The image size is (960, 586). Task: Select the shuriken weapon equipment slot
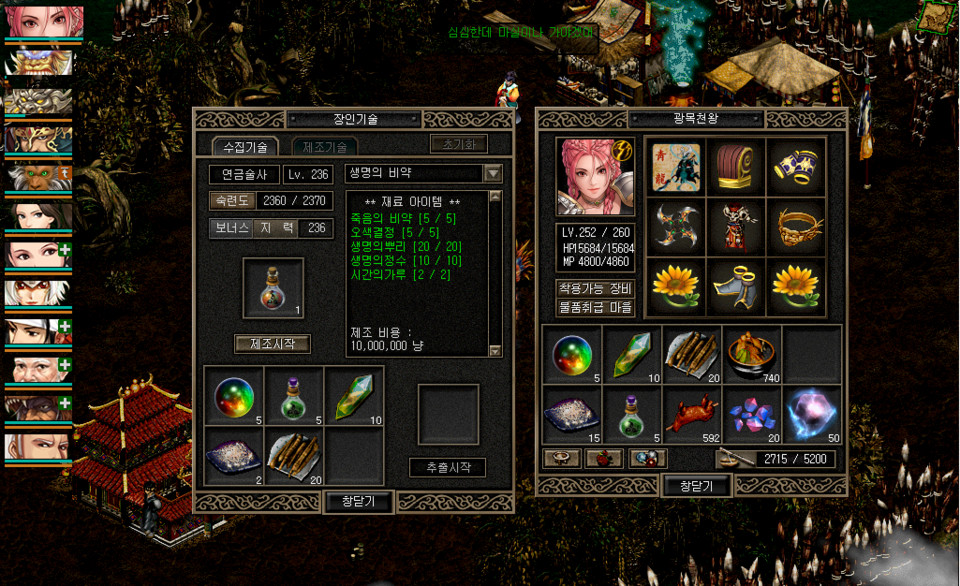tap(675, 227)
